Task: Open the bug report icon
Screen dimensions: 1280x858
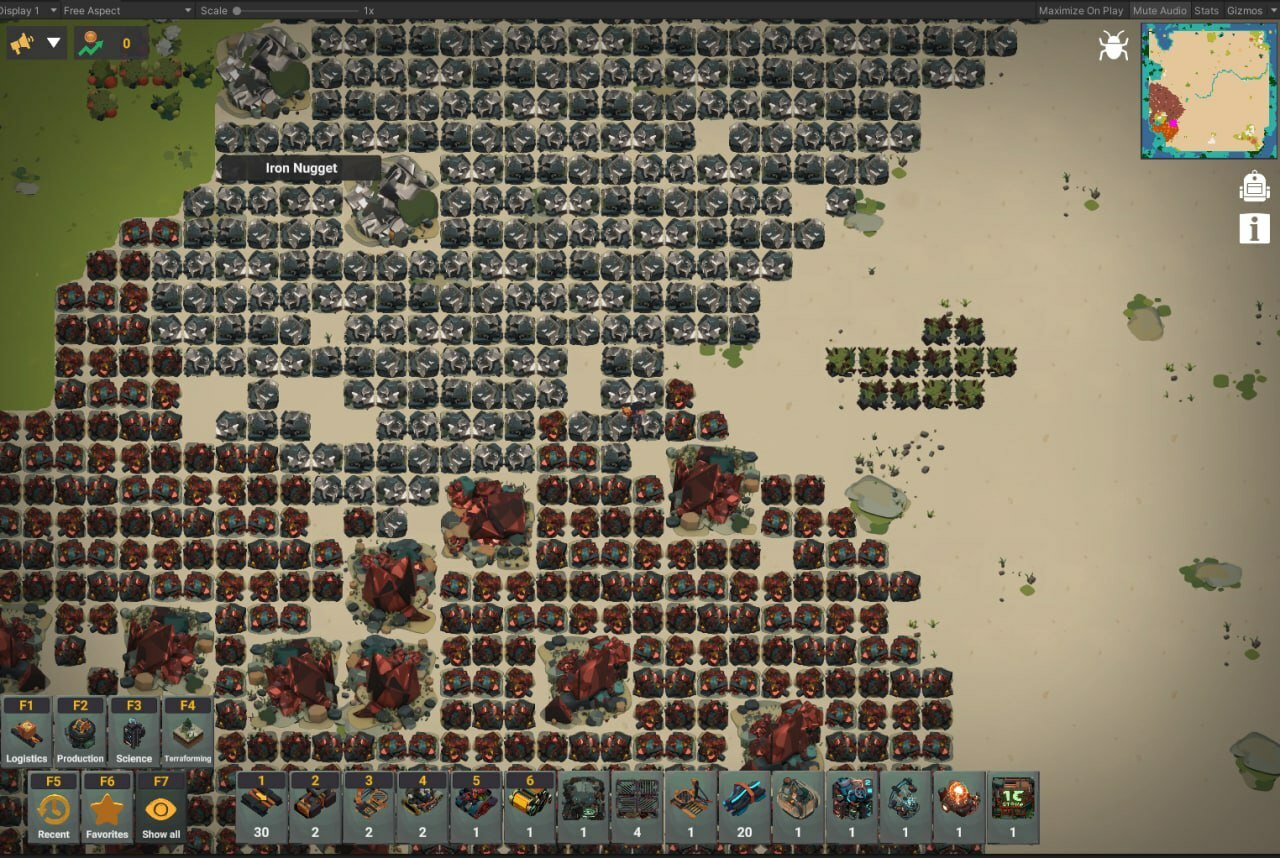Action: pyautogui.click(x=1113, y=45)
